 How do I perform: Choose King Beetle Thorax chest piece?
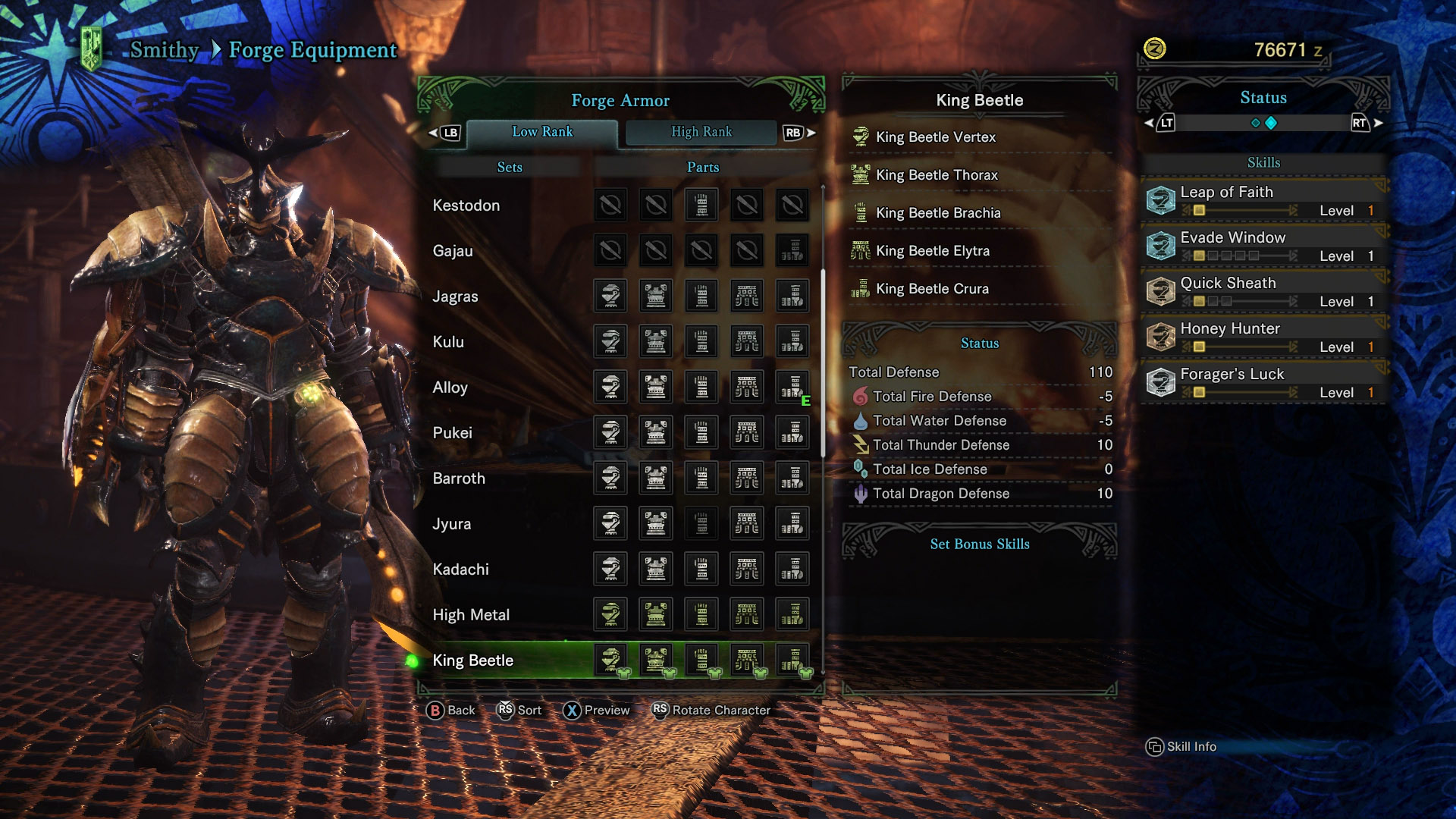click(x=937, y=175)
